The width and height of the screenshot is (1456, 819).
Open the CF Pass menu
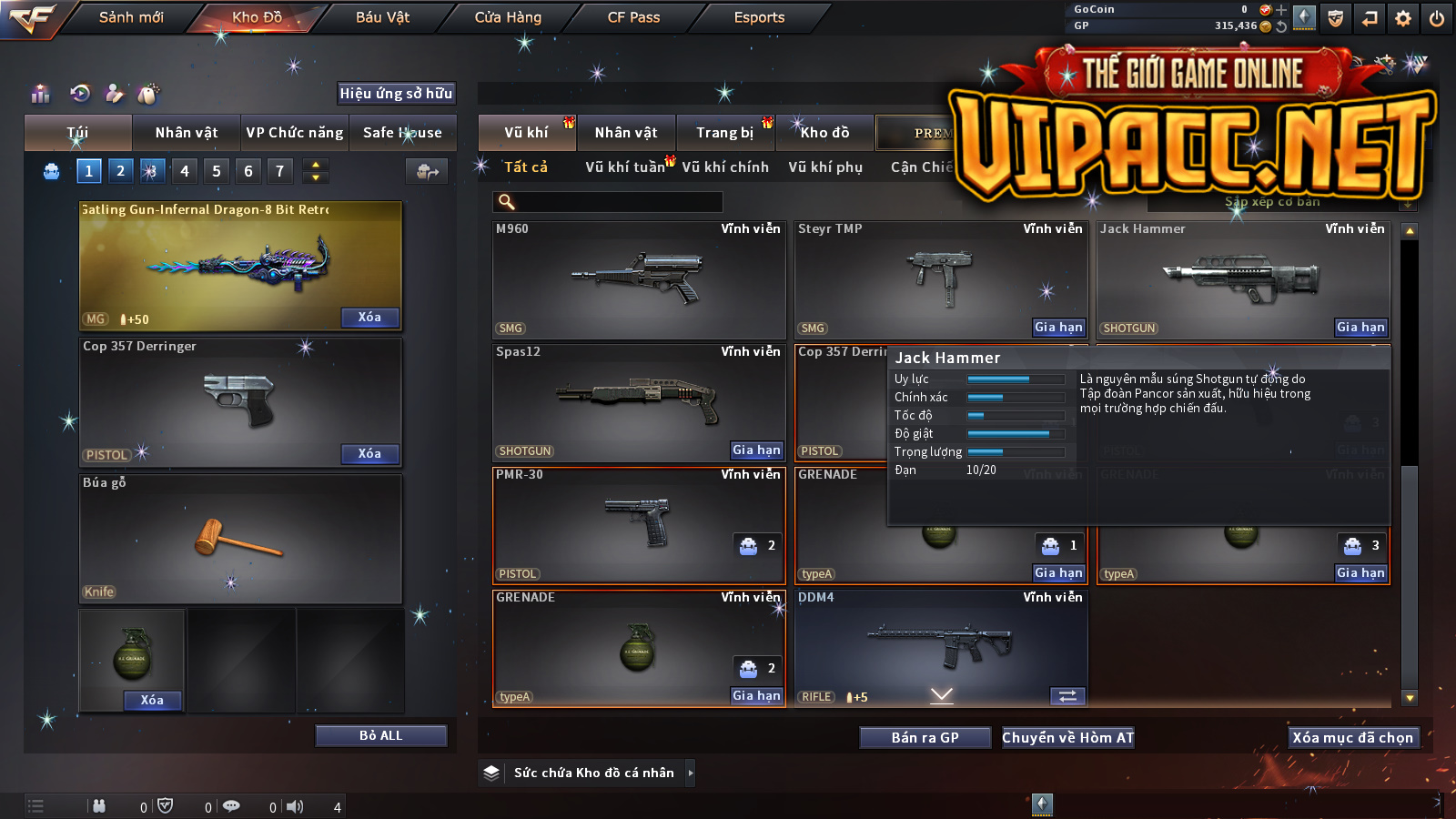633,17
